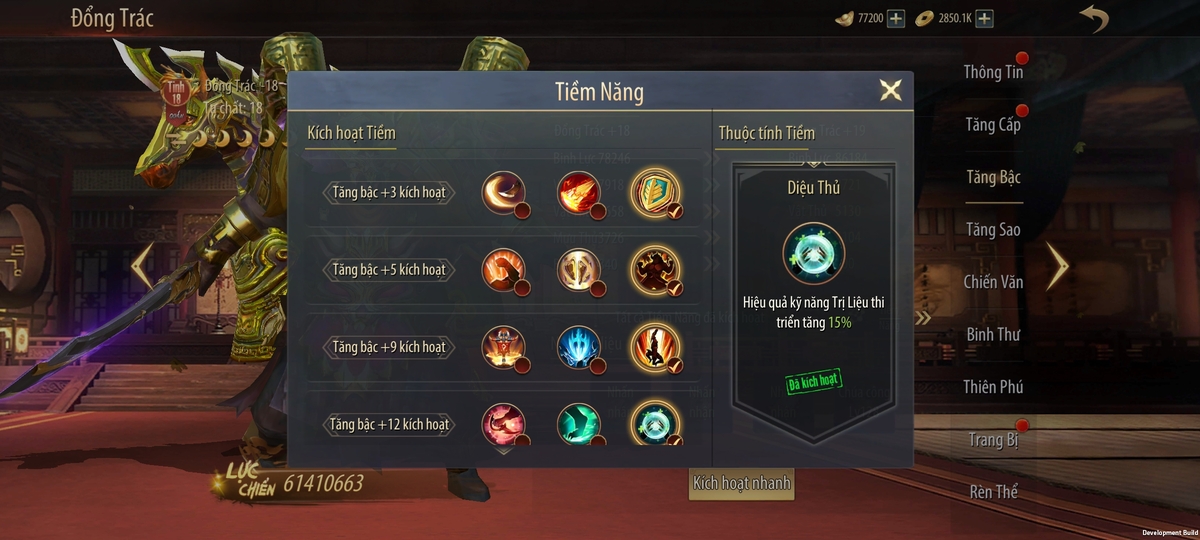The image size is (1200, 540).
Task: Open the Rèn Thể tab
Action: click(x=993, y=491)
